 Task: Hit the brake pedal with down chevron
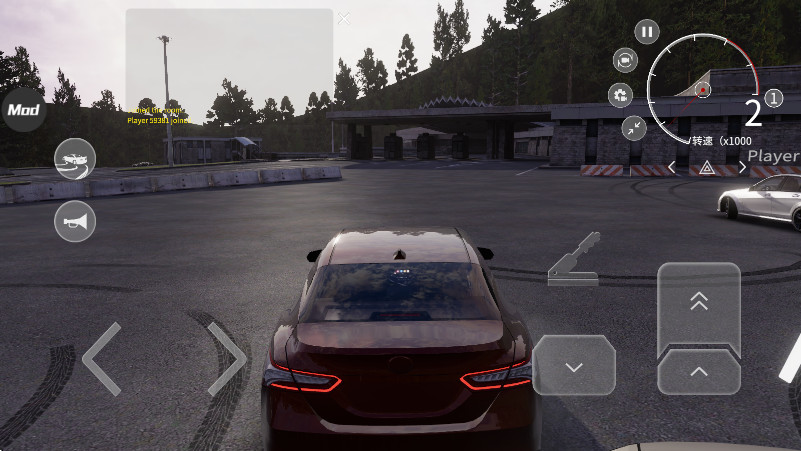pyautogui.click(x=574, y=366)
